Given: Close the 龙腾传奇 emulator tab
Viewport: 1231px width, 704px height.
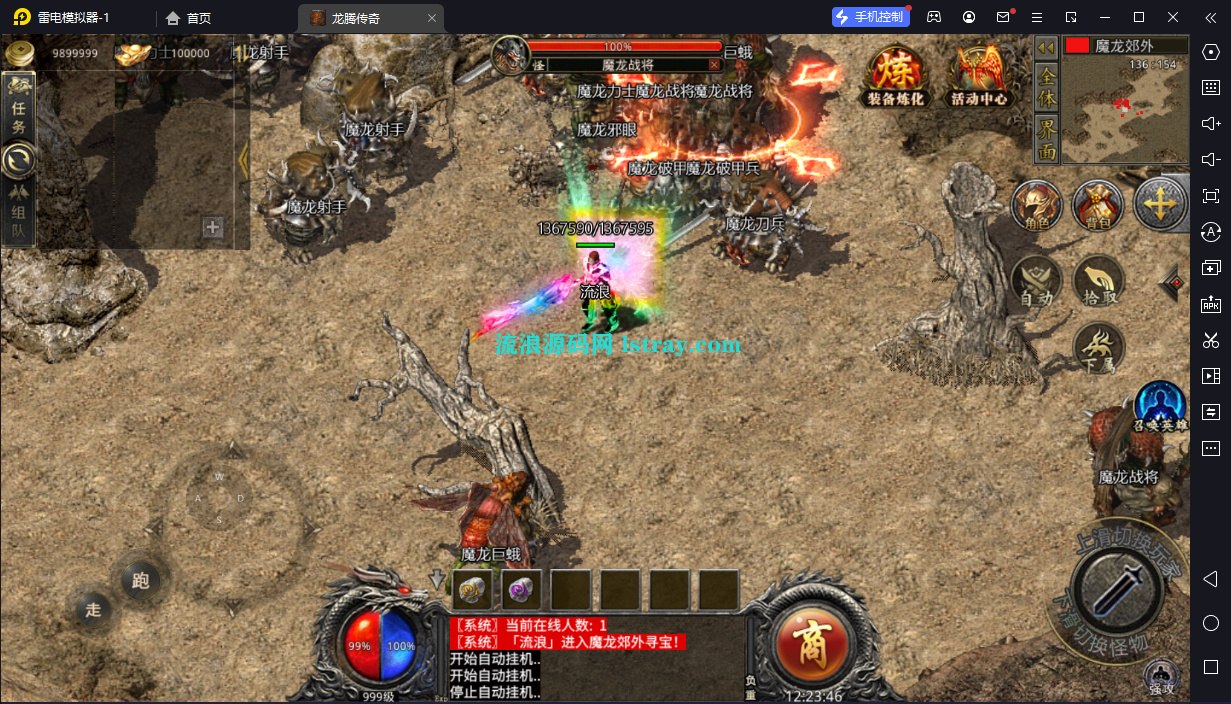Looking at the screenshot, I should click(432, 18).
